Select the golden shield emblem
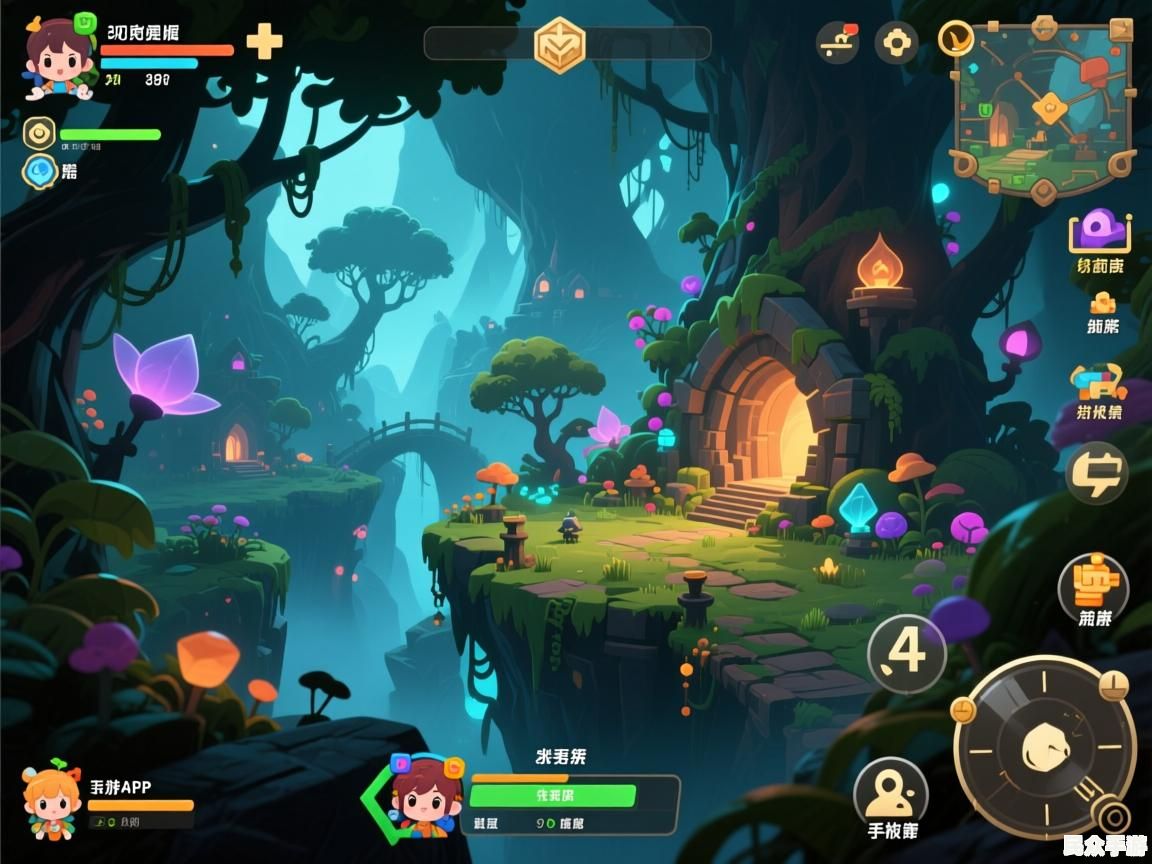The height and width of the screenshot is (864, 1152). tap(559, 45)
